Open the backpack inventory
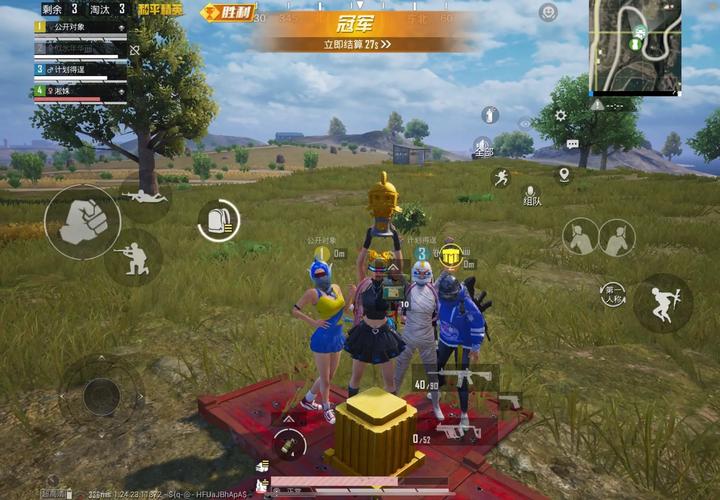This screenshot has height=500, width=720. (x=218, y=221)
